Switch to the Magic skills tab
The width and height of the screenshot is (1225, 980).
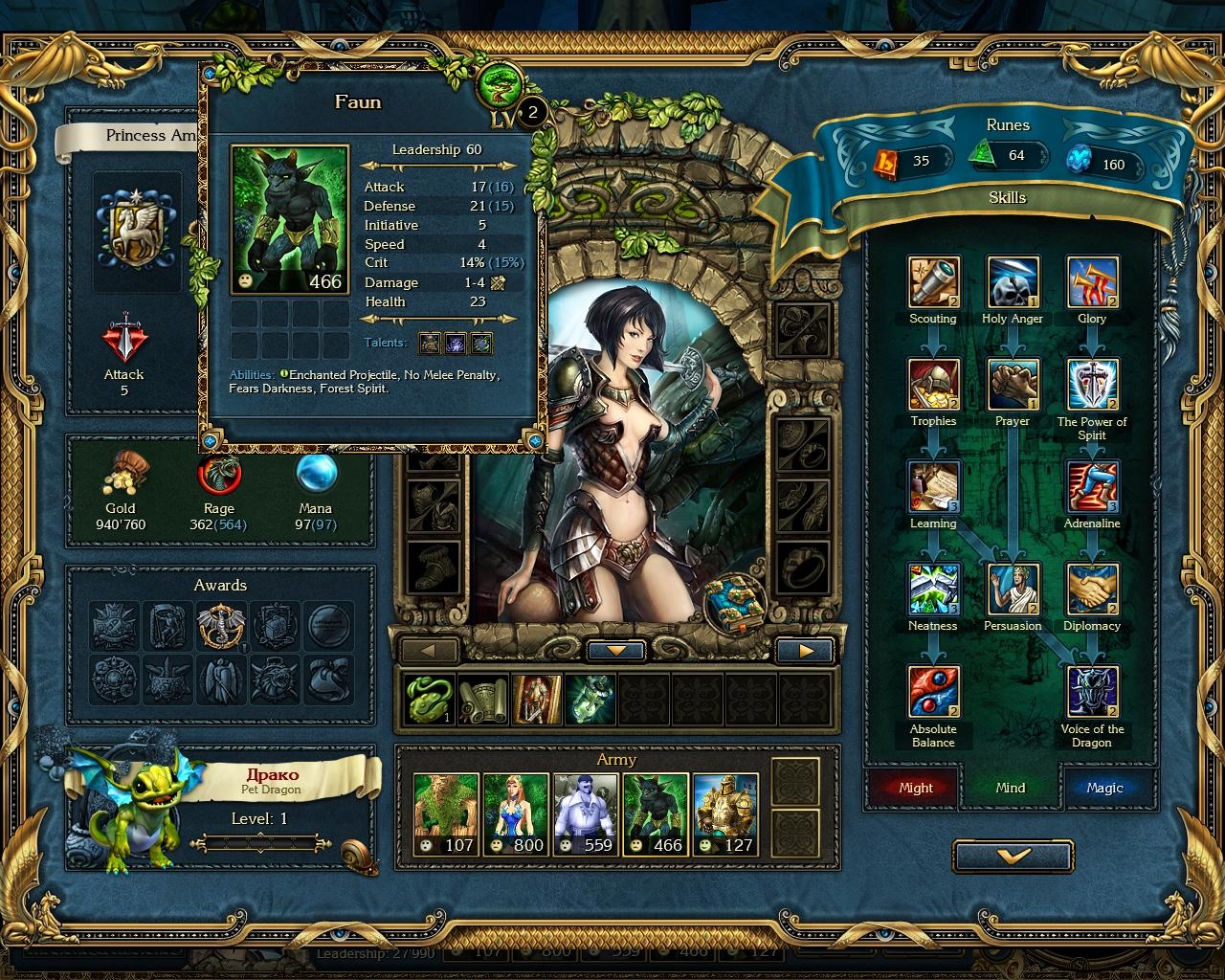click(1109, 788)
